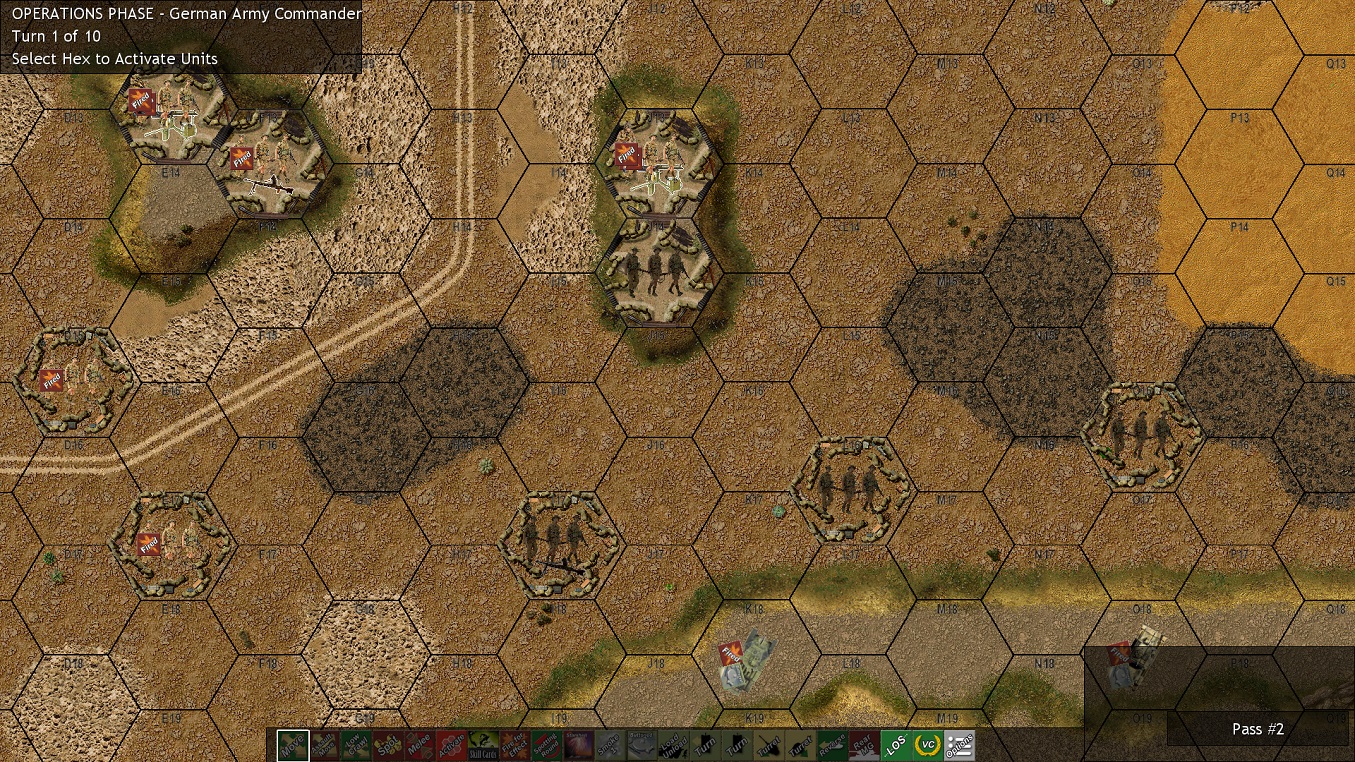
Task: Select the Turn left icon
Action: pyautogui.click(x=704, y=745)
